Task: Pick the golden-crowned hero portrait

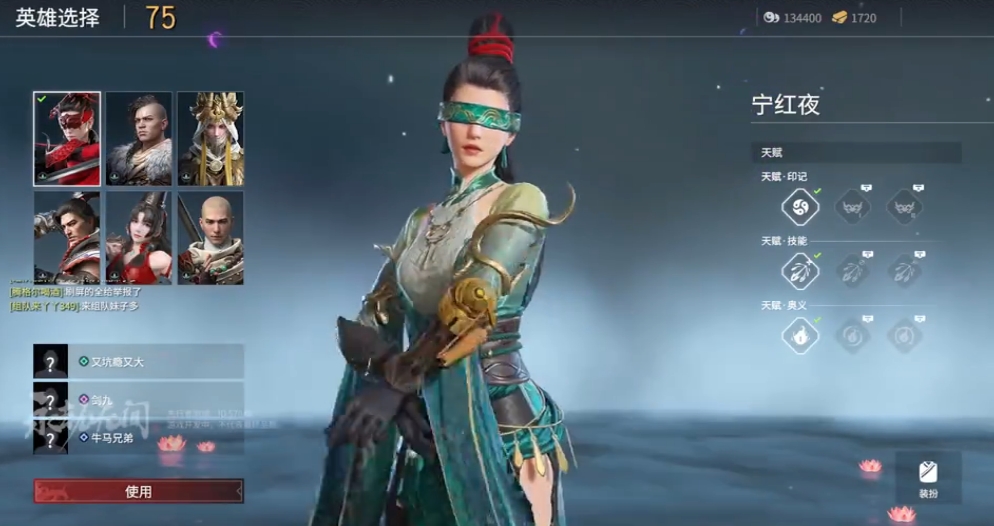Action: click(210, 138)
